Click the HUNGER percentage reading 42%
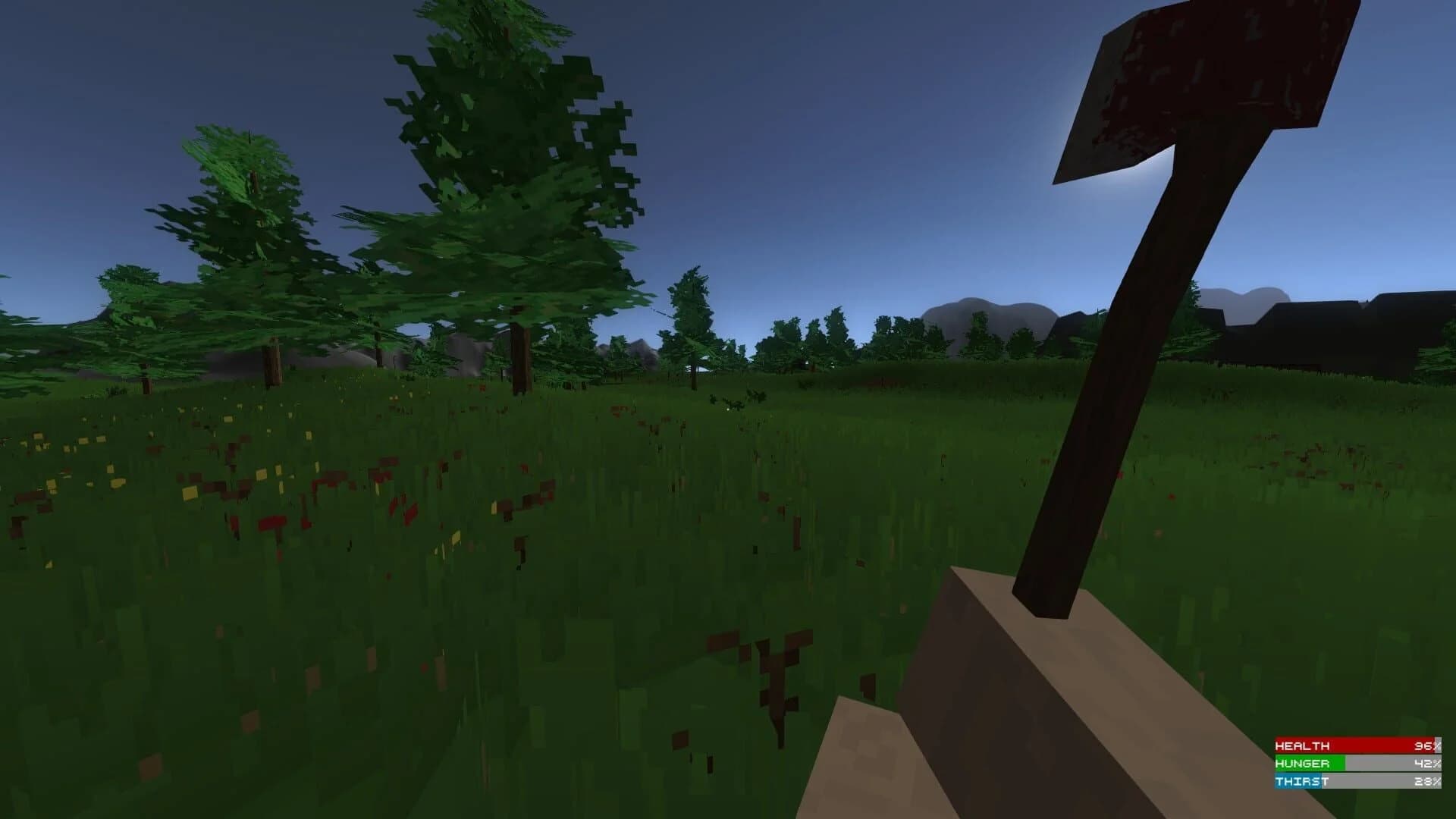Image resolution: width=1456 pixels, height=819 pixels. tap(1426, 764)
